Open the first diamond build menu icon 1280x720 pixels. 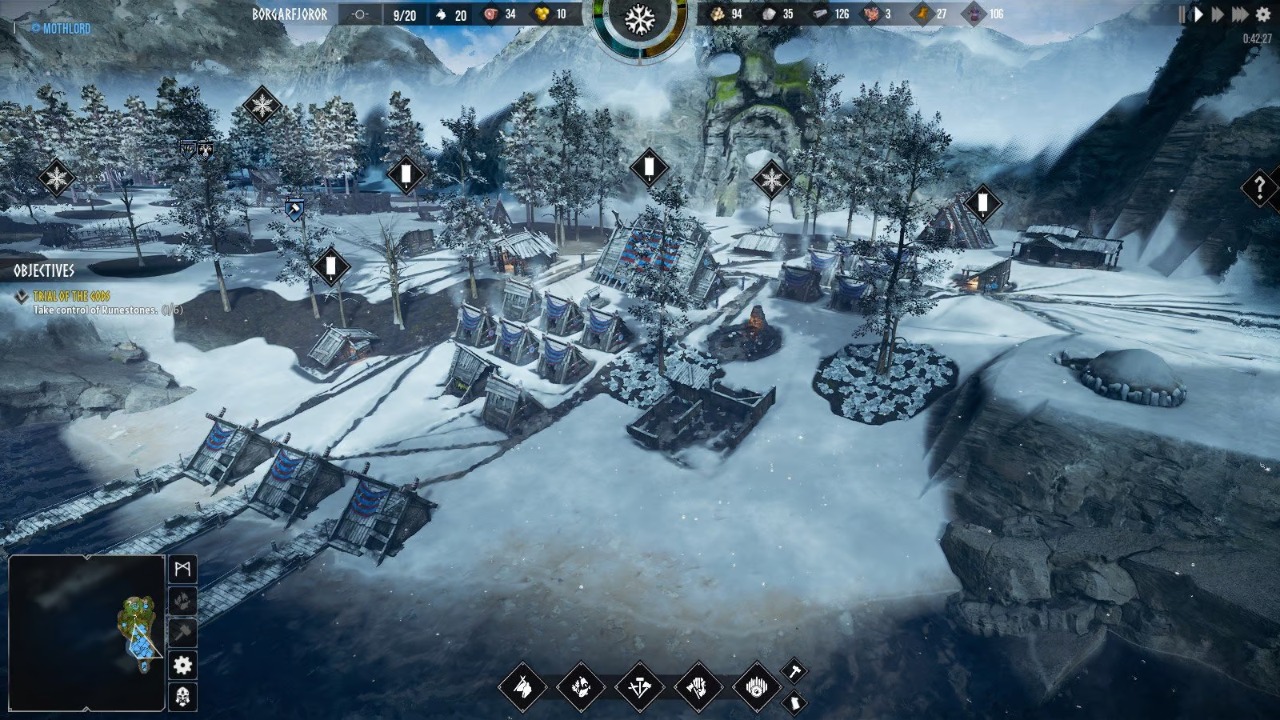pos(523,687)
